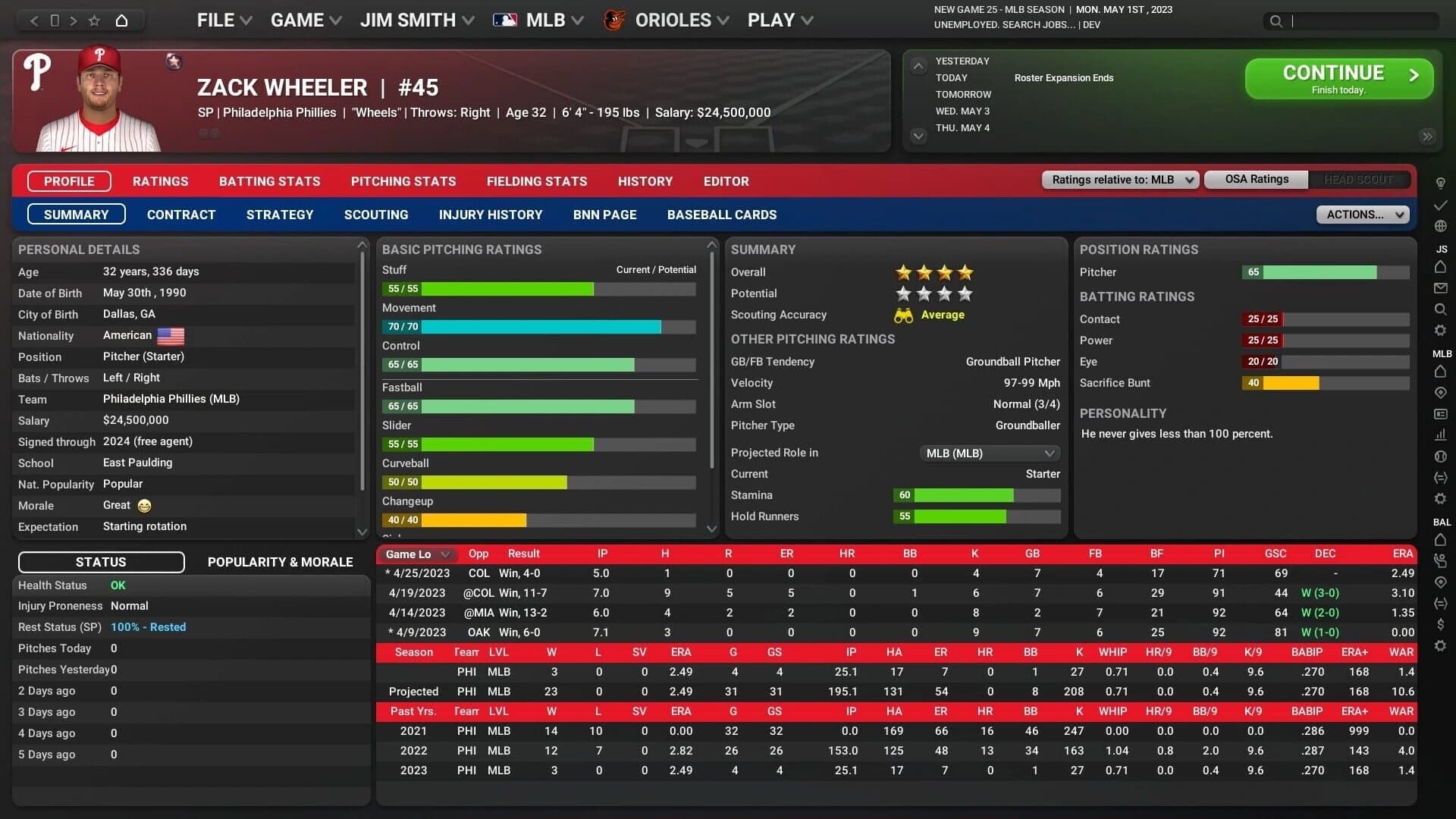Open the dollar finances icon under BAL section
The height and width of the screenshot is (819, 1456).
tap(1441, 625)
